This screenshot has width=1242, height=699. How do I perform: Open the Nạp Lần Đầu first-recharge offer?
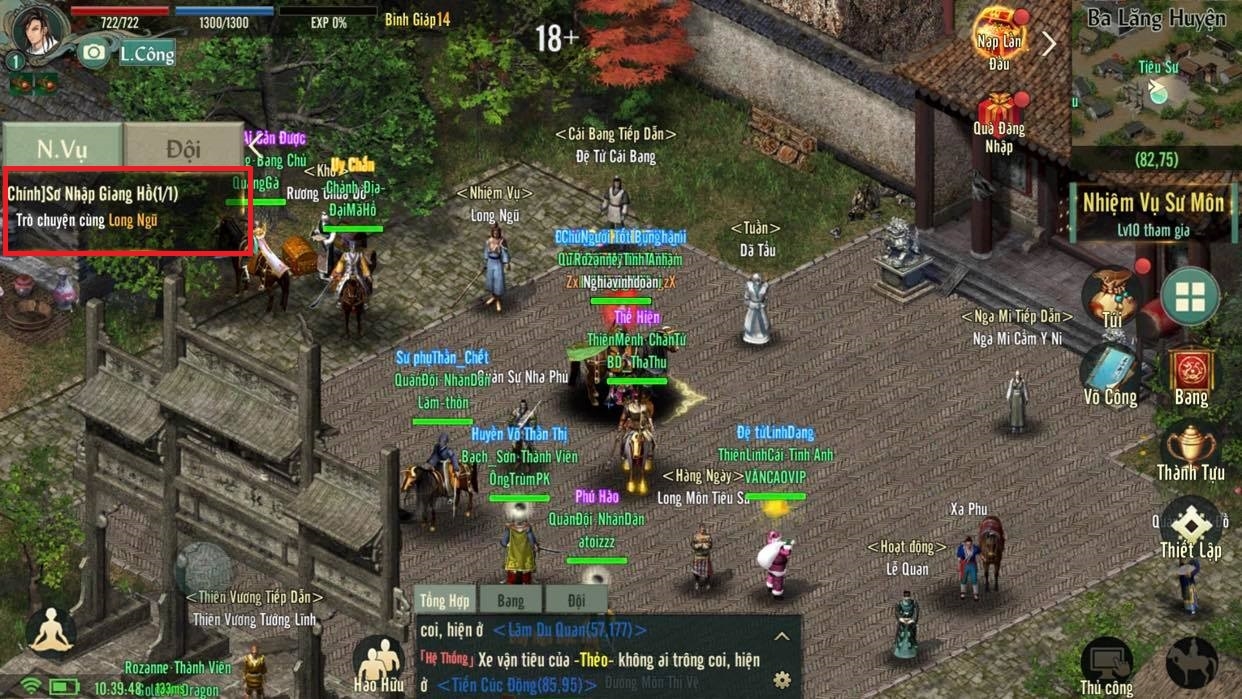coord(999,38)
